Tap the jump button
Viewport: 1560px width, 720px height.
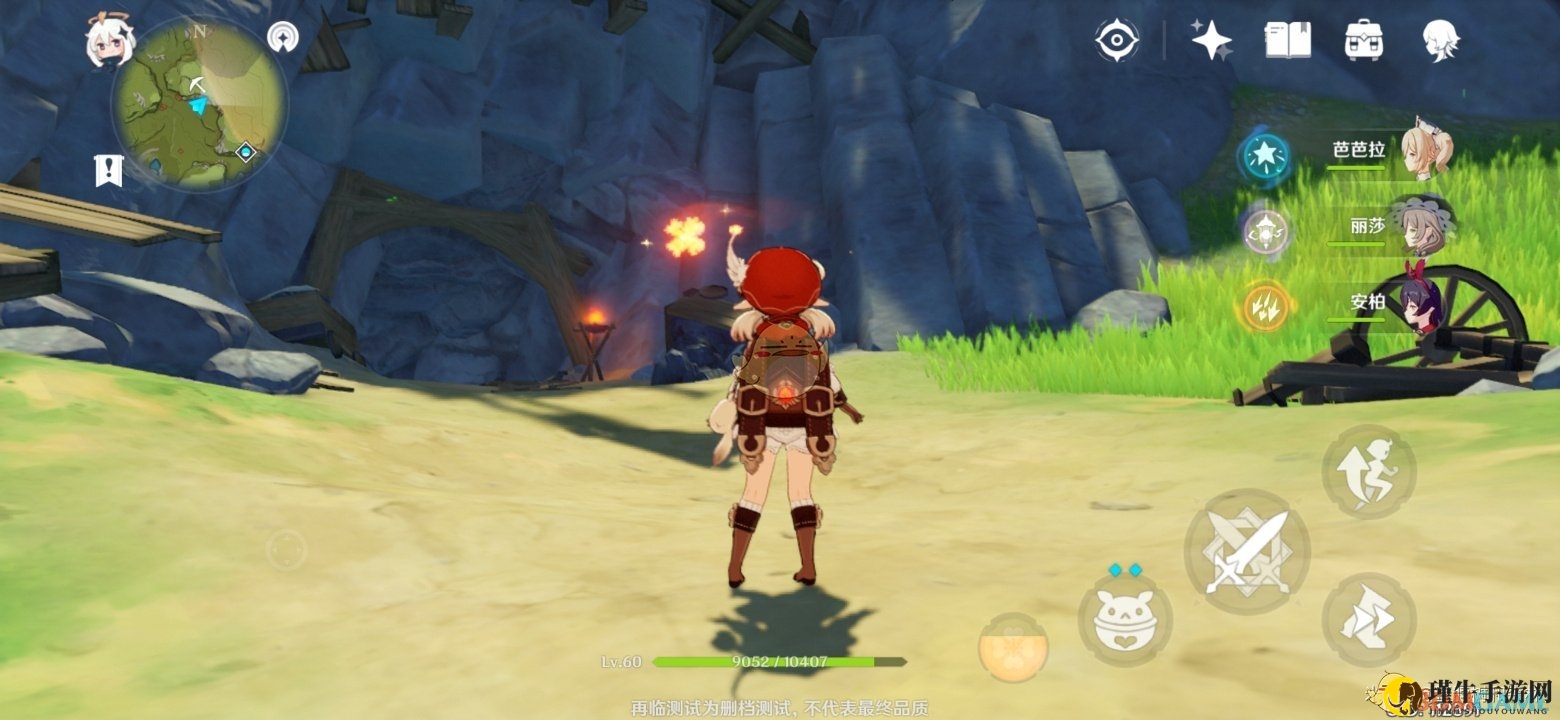click(1368, 471)
